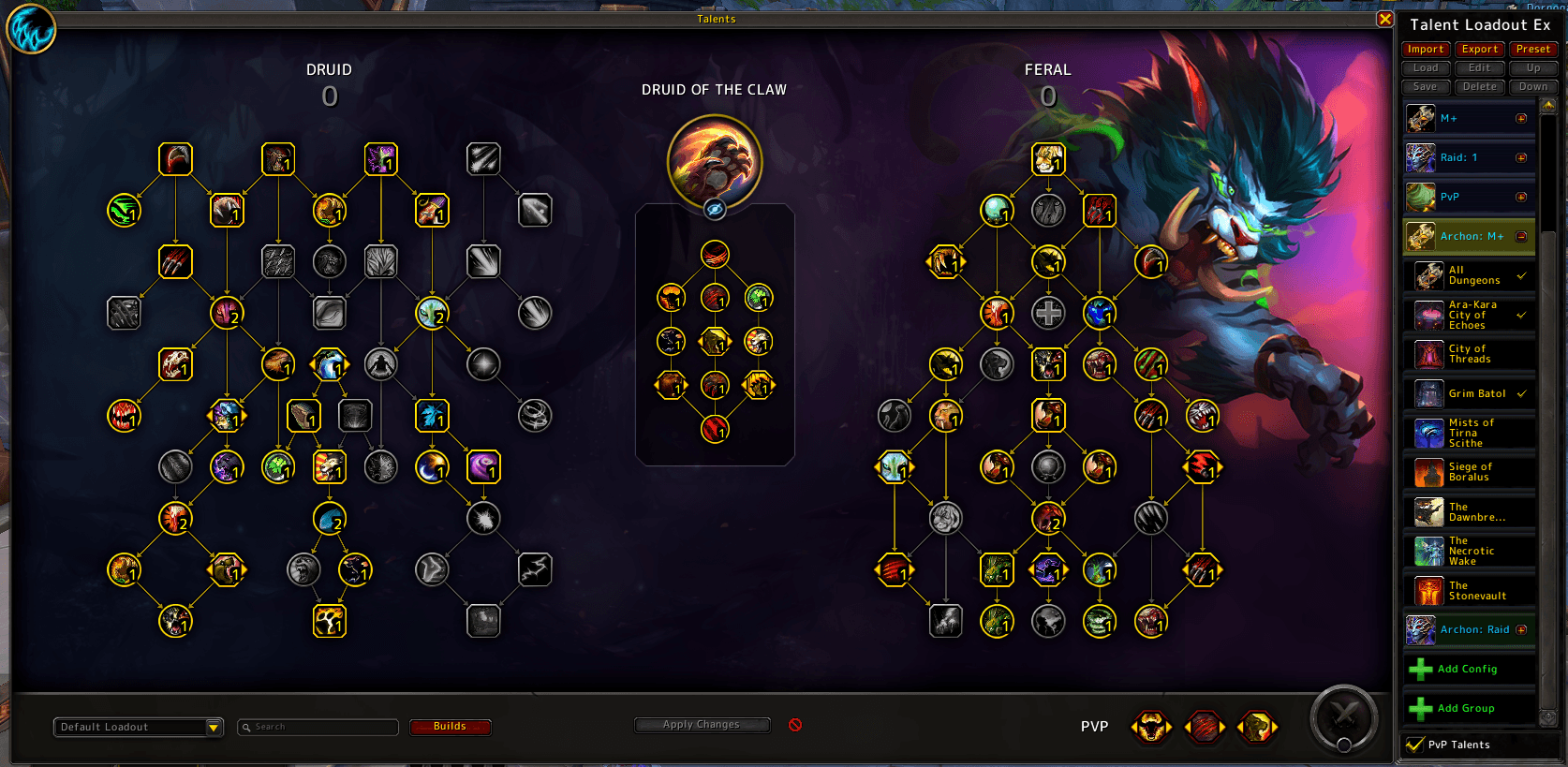Close the Talents window
1568x767 pixels.
click(1385, 19)
